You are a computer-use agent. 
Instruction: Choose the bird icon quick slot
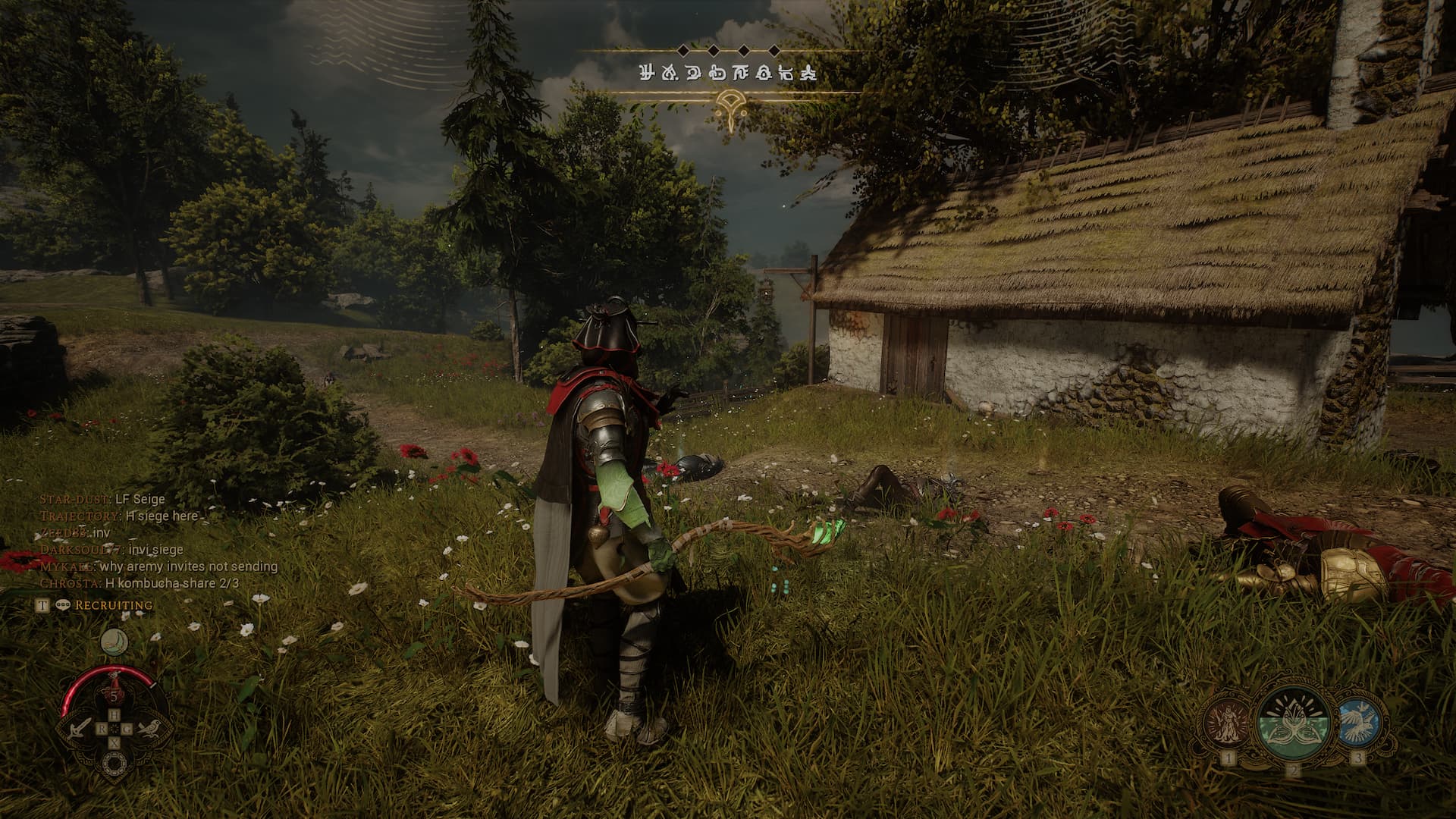(149, 730)
